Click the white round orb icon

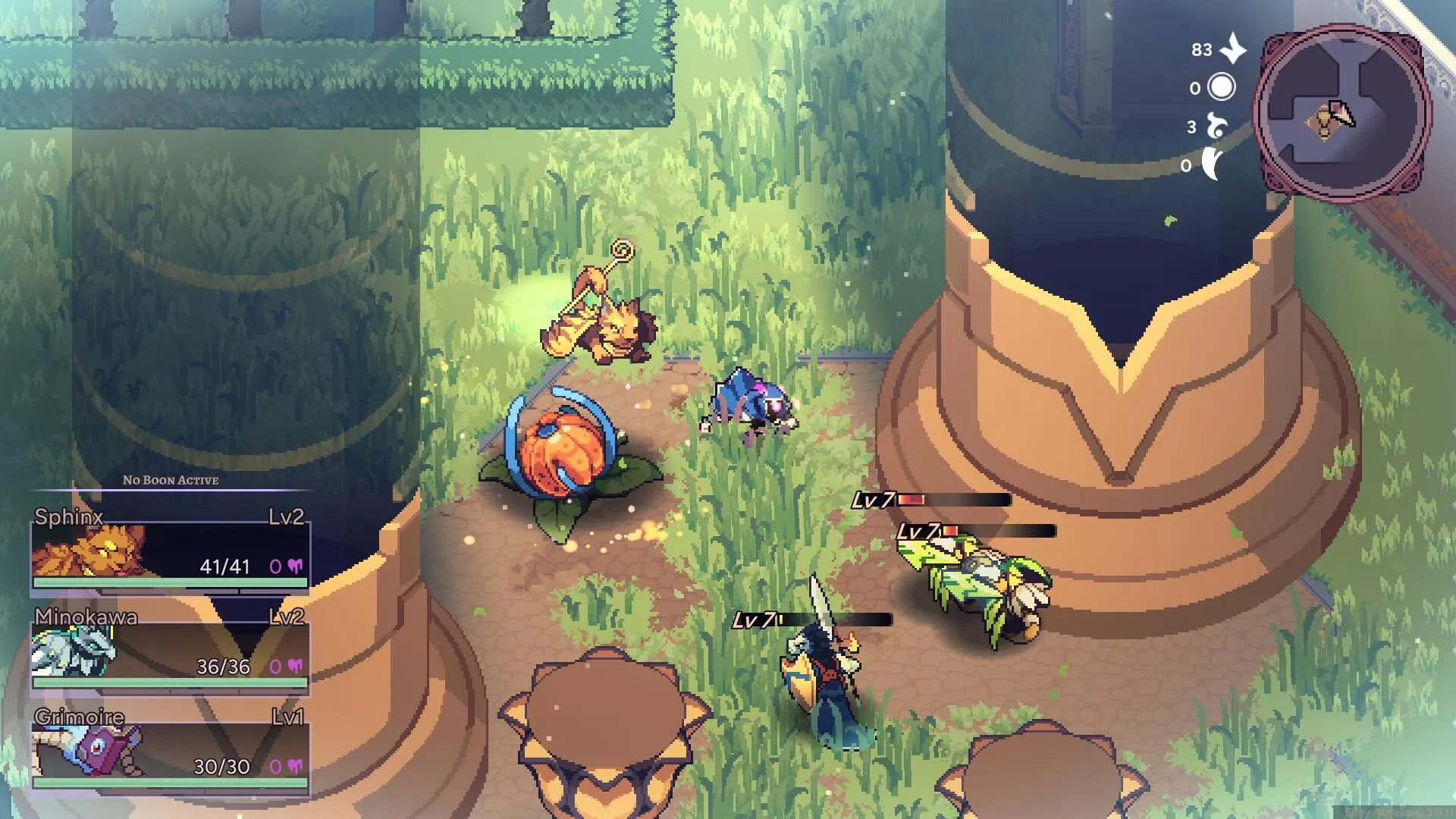tap(1221, 87)
